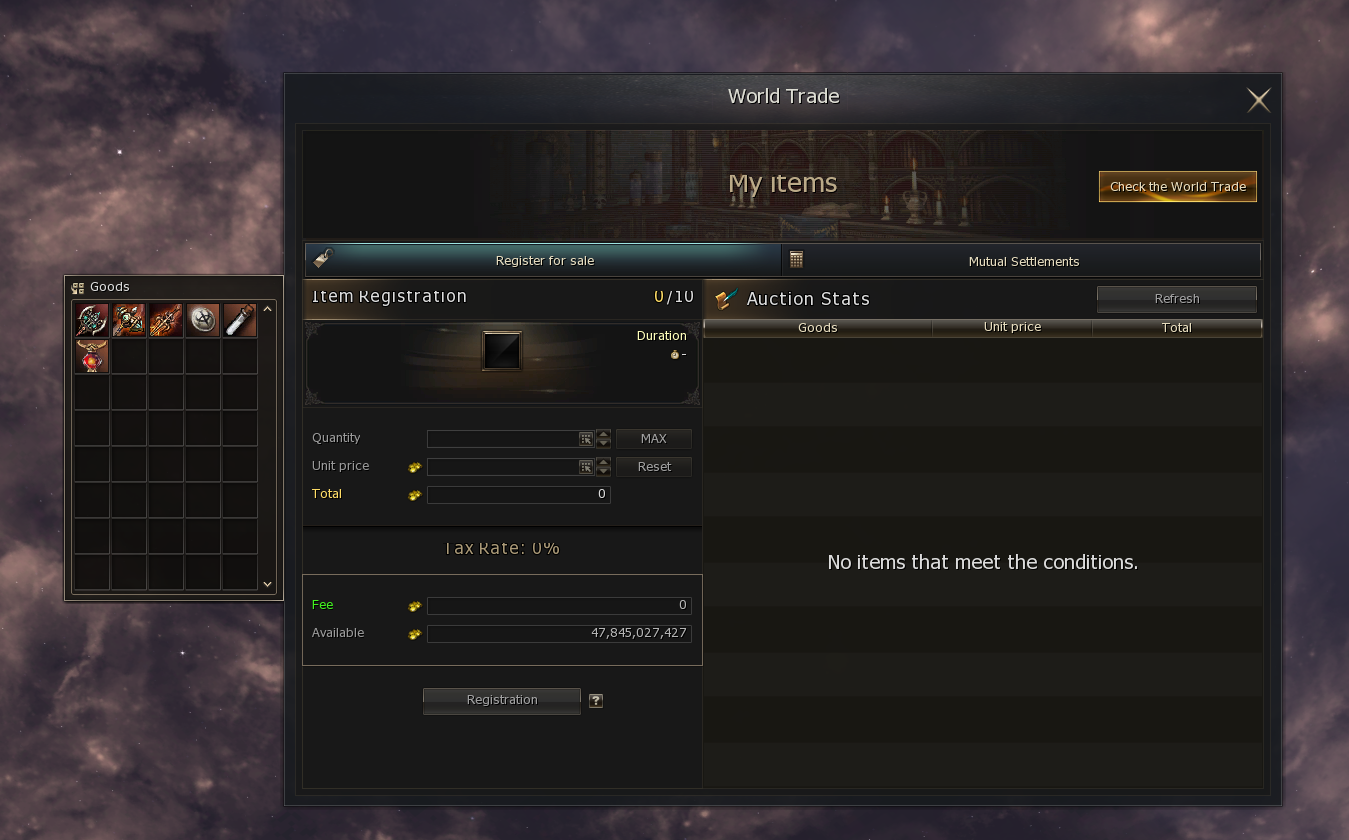1349x840 pixels.
Task: Click the Registration button
Action: click(x=502, y=700)
